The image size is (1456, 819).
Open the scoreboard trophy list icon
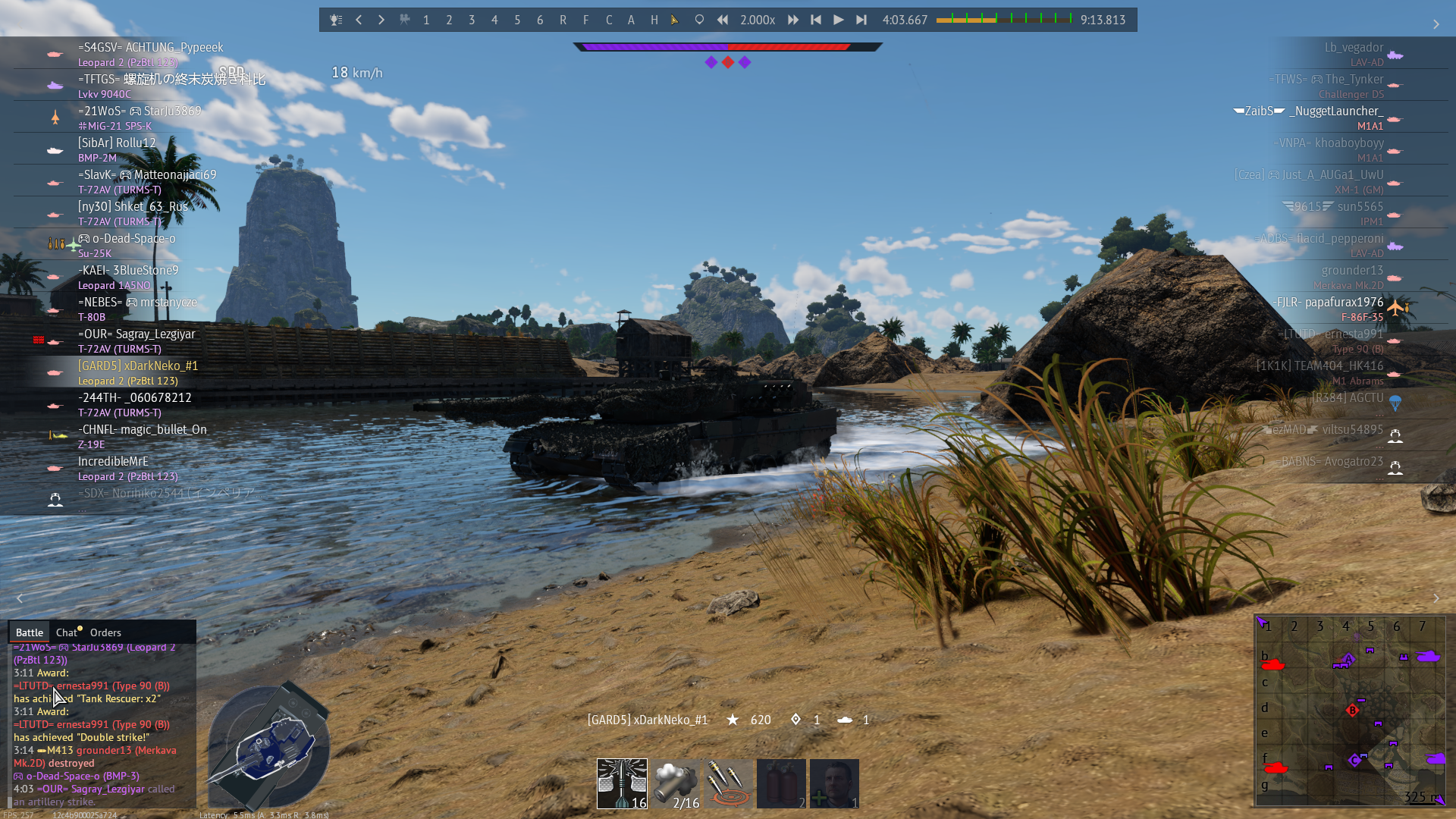point(336,20)
